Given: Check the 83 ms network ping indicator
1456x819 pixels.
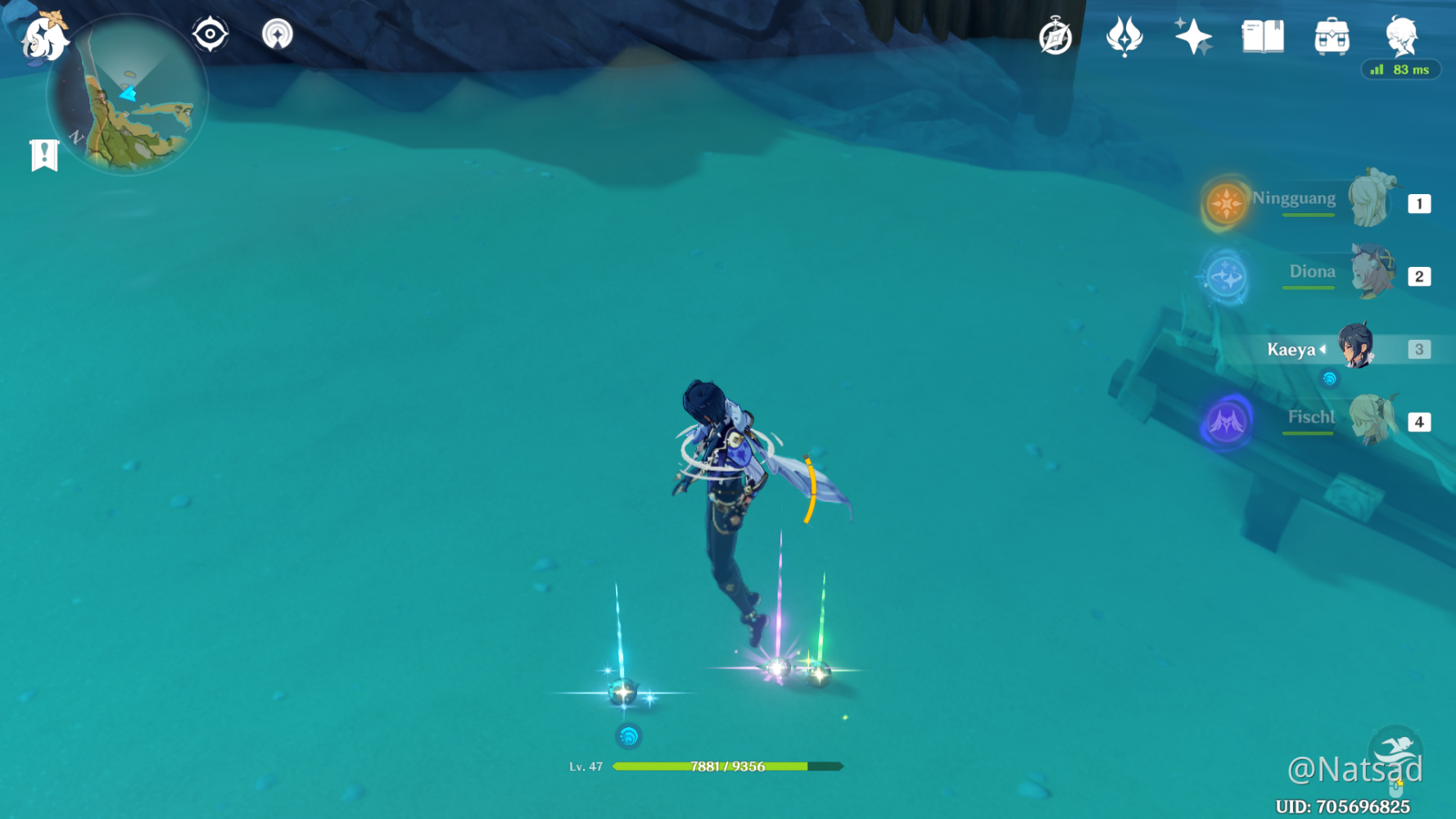Looking at the screenshot, I should [x=1400, y=70].
